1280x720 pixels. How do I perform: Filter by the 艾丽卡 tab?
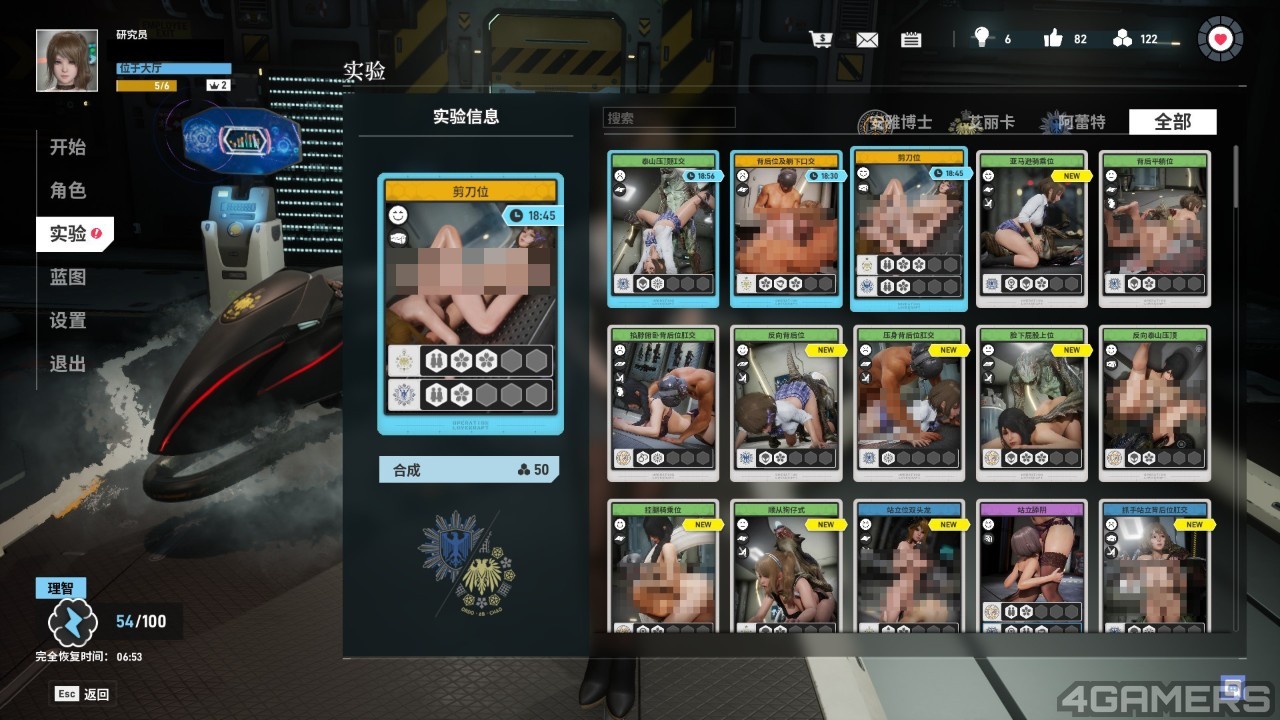coord(988,123)
